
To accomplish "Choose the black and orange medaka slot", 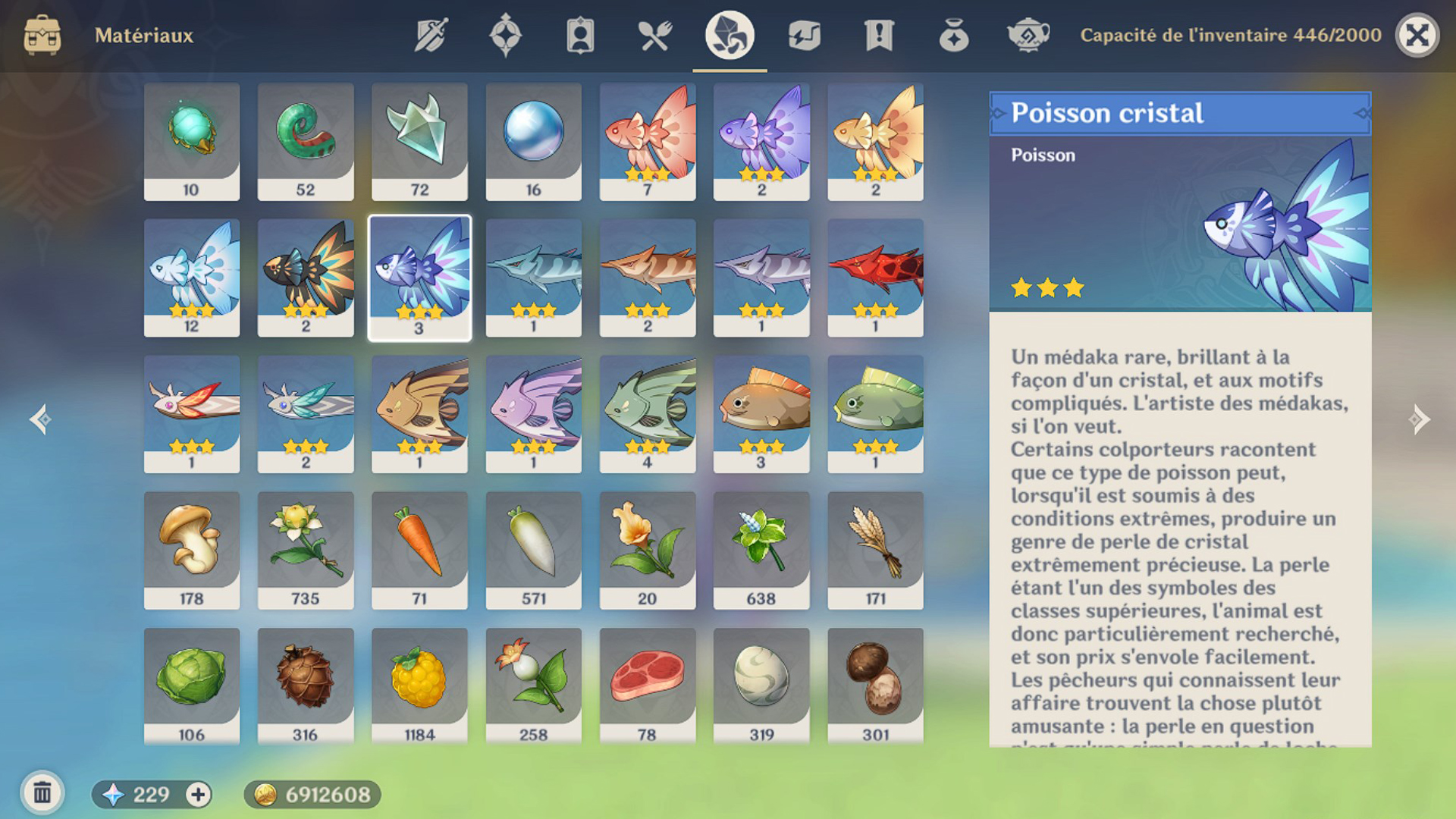I will 306,277.
